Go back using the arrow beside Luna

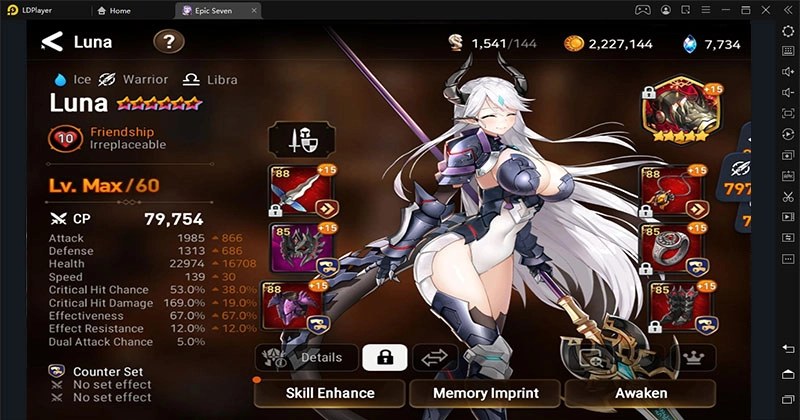[52, 42]
